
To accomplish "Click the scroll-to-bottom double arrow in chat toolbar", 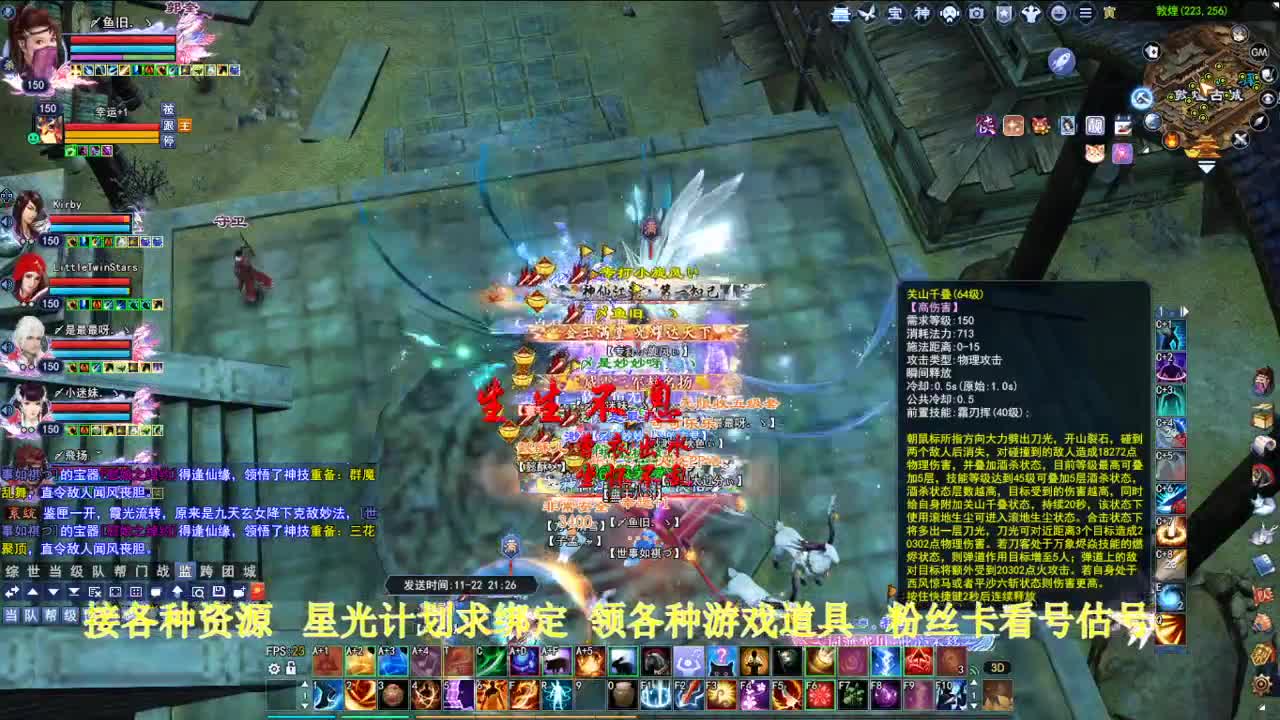I will tap(74, 591).
